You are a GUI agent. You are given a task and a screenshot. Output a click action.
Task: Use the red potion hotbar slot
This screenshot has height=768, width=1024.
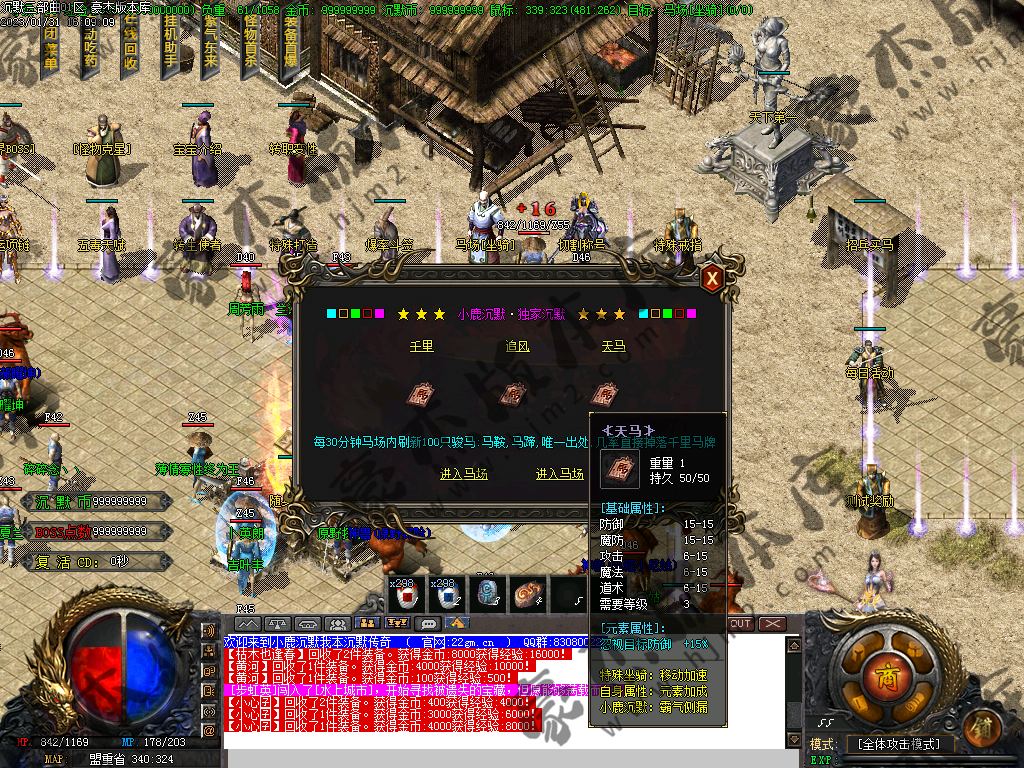408,595
